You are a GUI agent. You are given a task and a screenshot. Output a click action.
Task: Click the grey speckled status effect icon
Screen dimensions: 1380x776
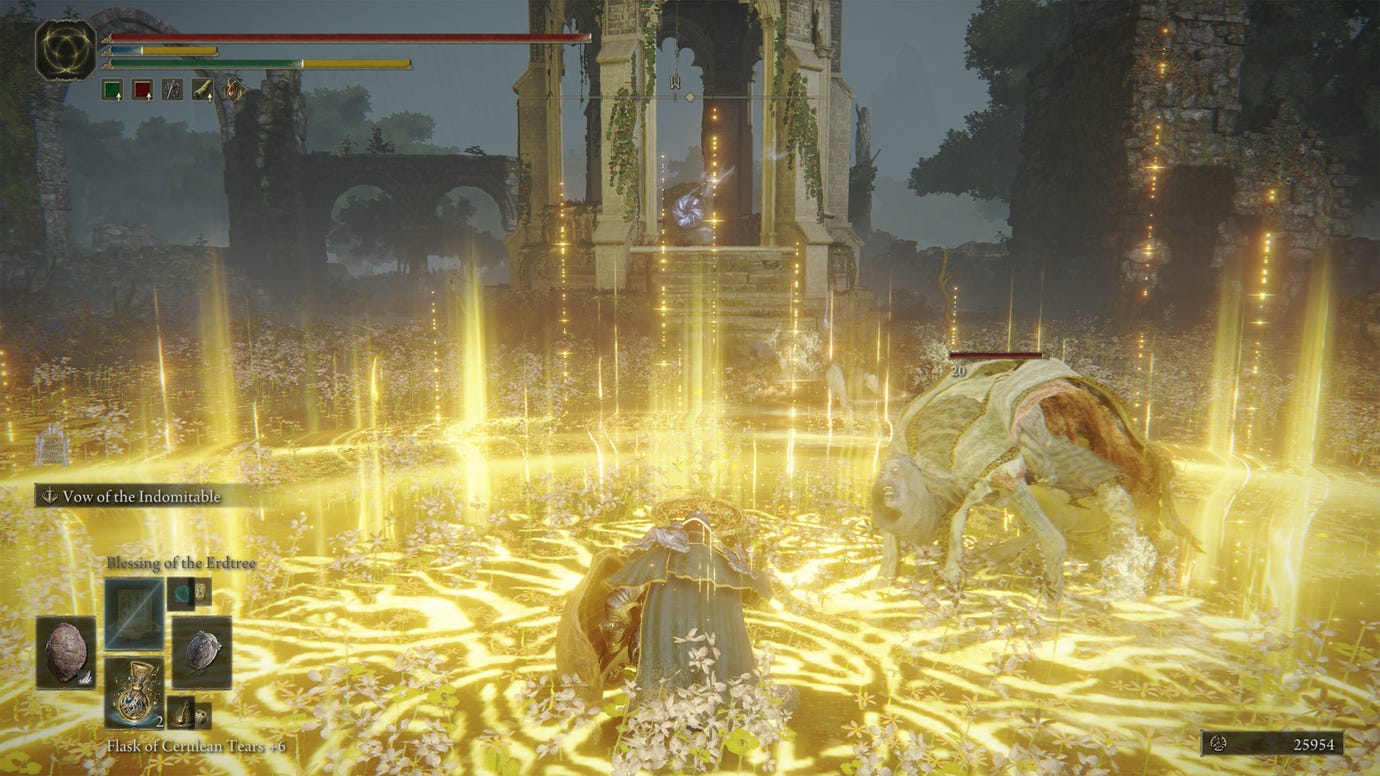pyautogui.click(x=172, y=89)
